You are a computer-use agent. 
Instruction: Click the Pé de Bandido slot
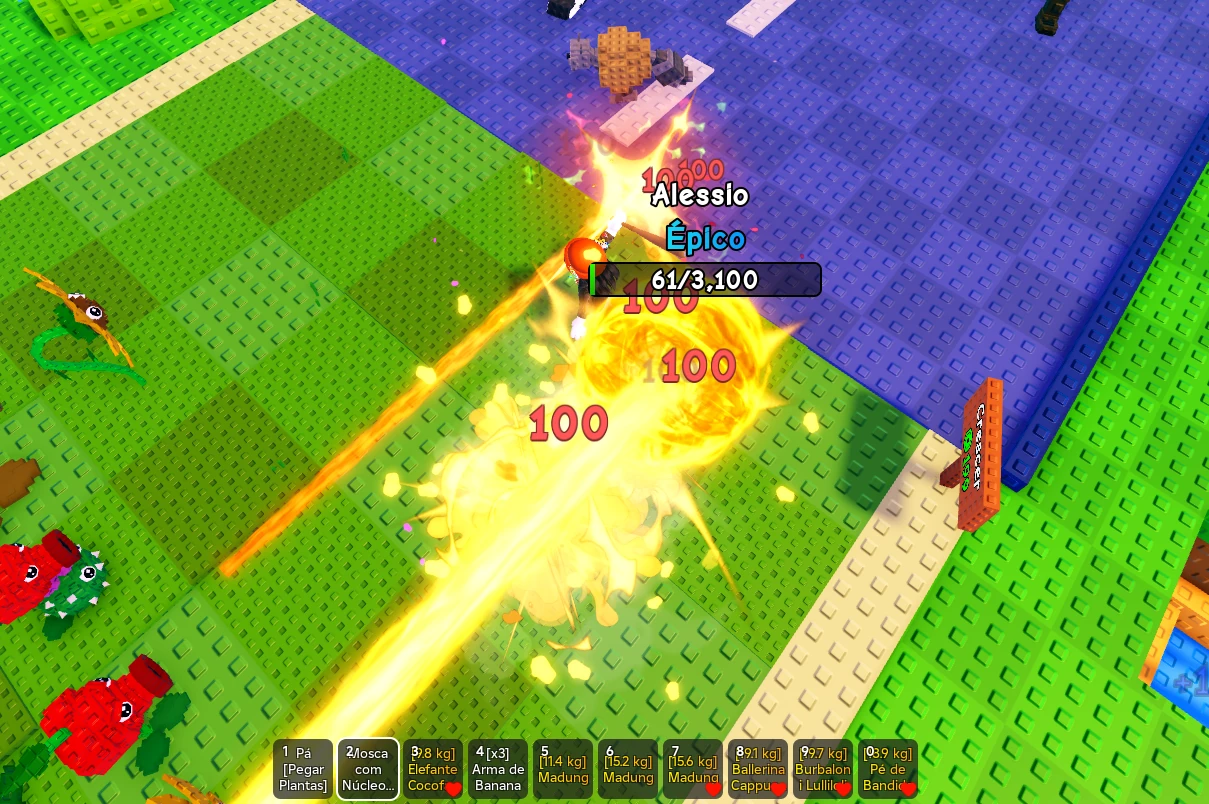tap(888, 769)
